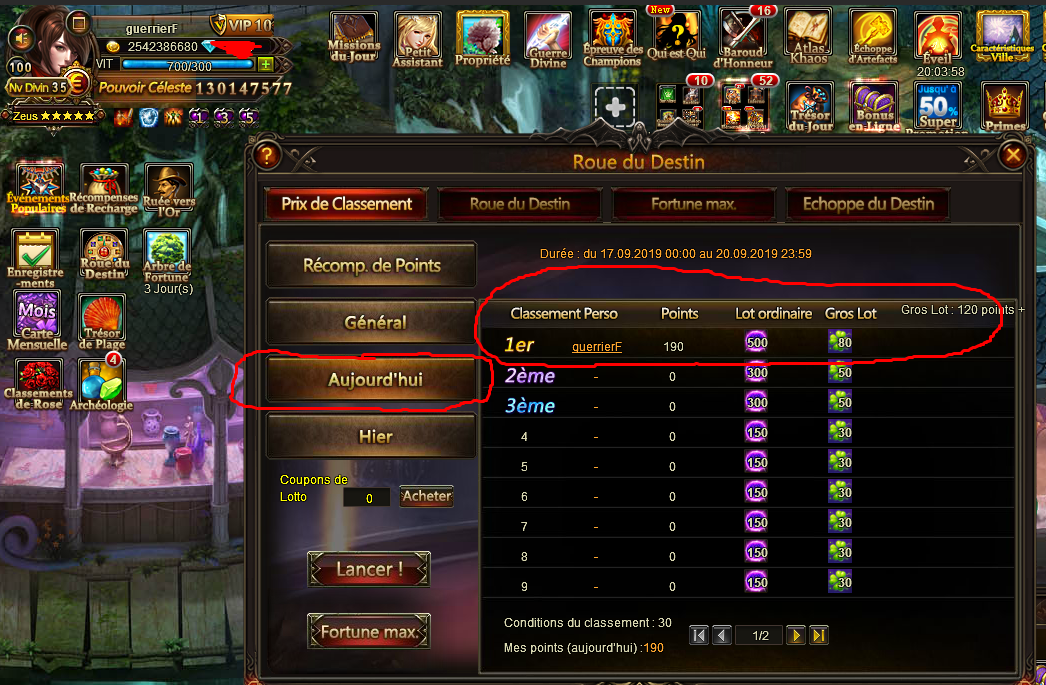
Task: Open Missions du Jour
Action: 353,39
